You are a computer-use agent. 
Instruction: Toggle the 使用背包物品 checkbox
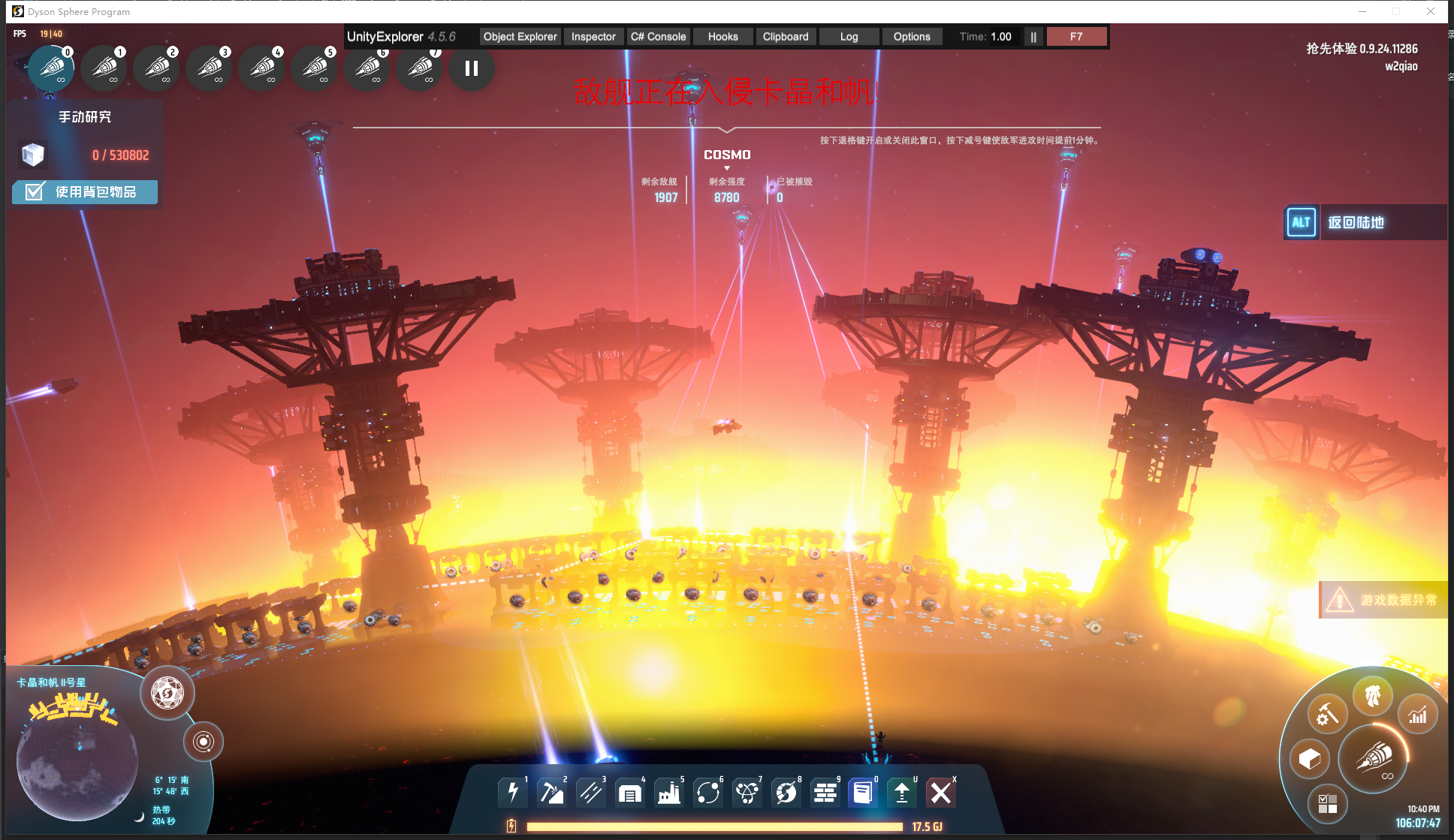35,192
